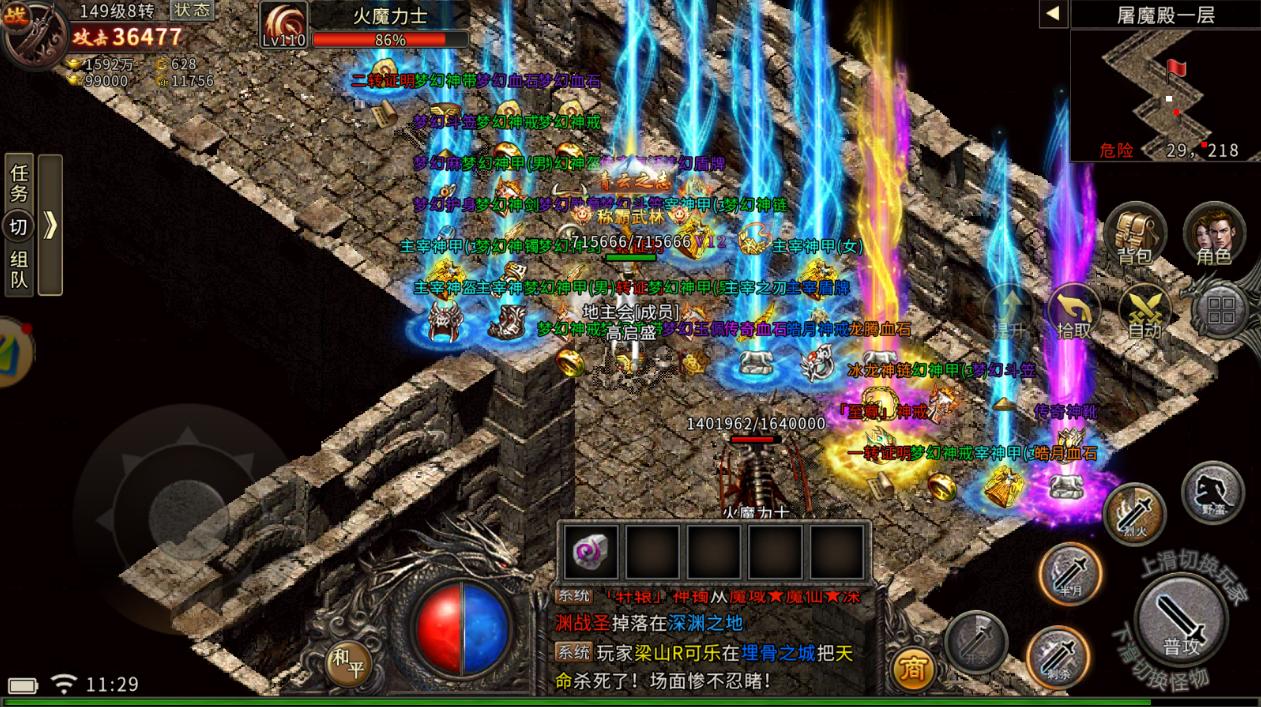Trigger the 刺杀 sword skill
This screenshot has height=707, width=1261.
(1057, 657)
